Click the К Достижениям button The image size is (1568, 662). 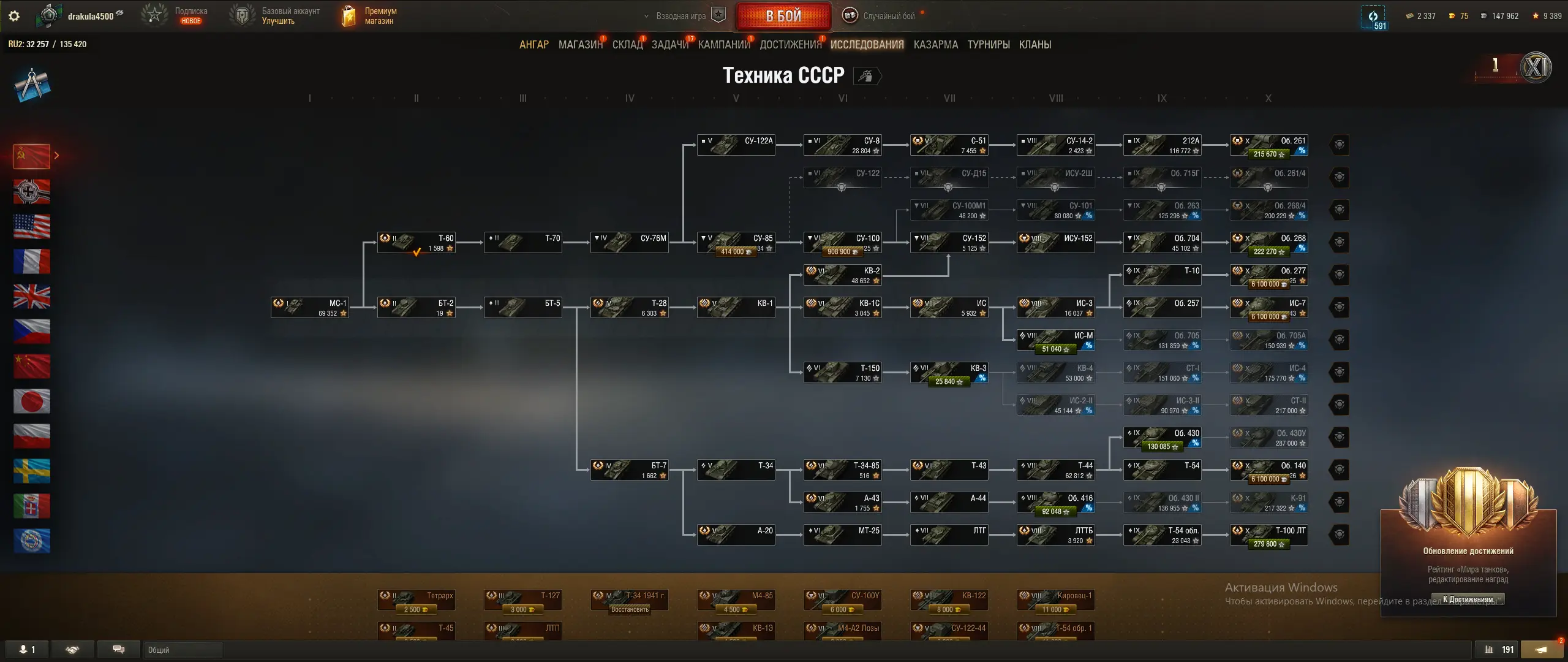(x=1468, y=599)
